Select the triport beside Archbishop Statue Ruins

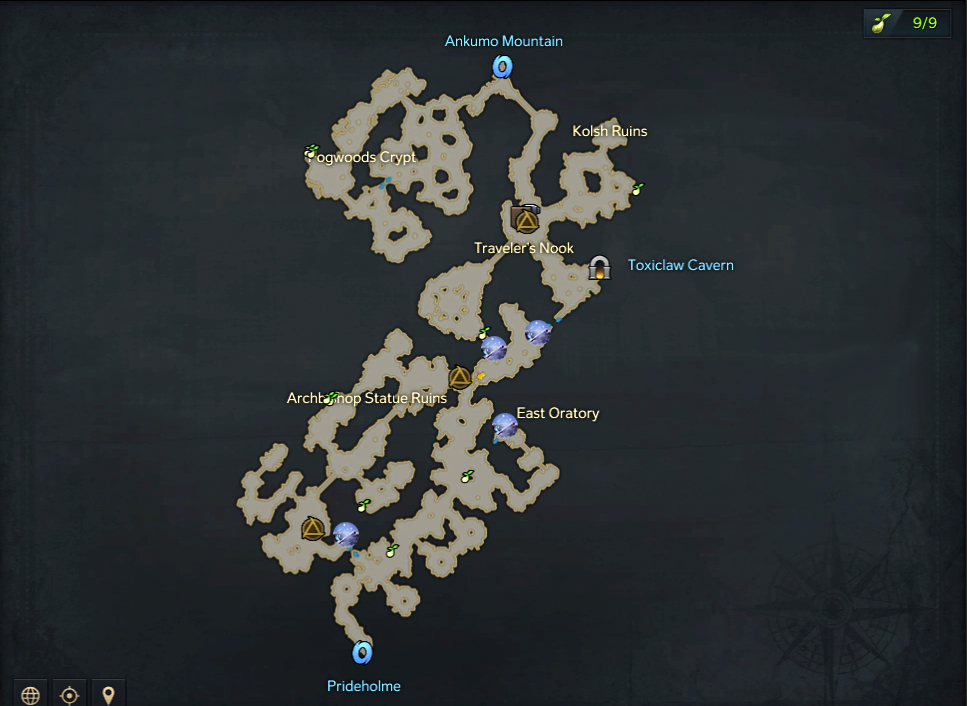(460, 377)
